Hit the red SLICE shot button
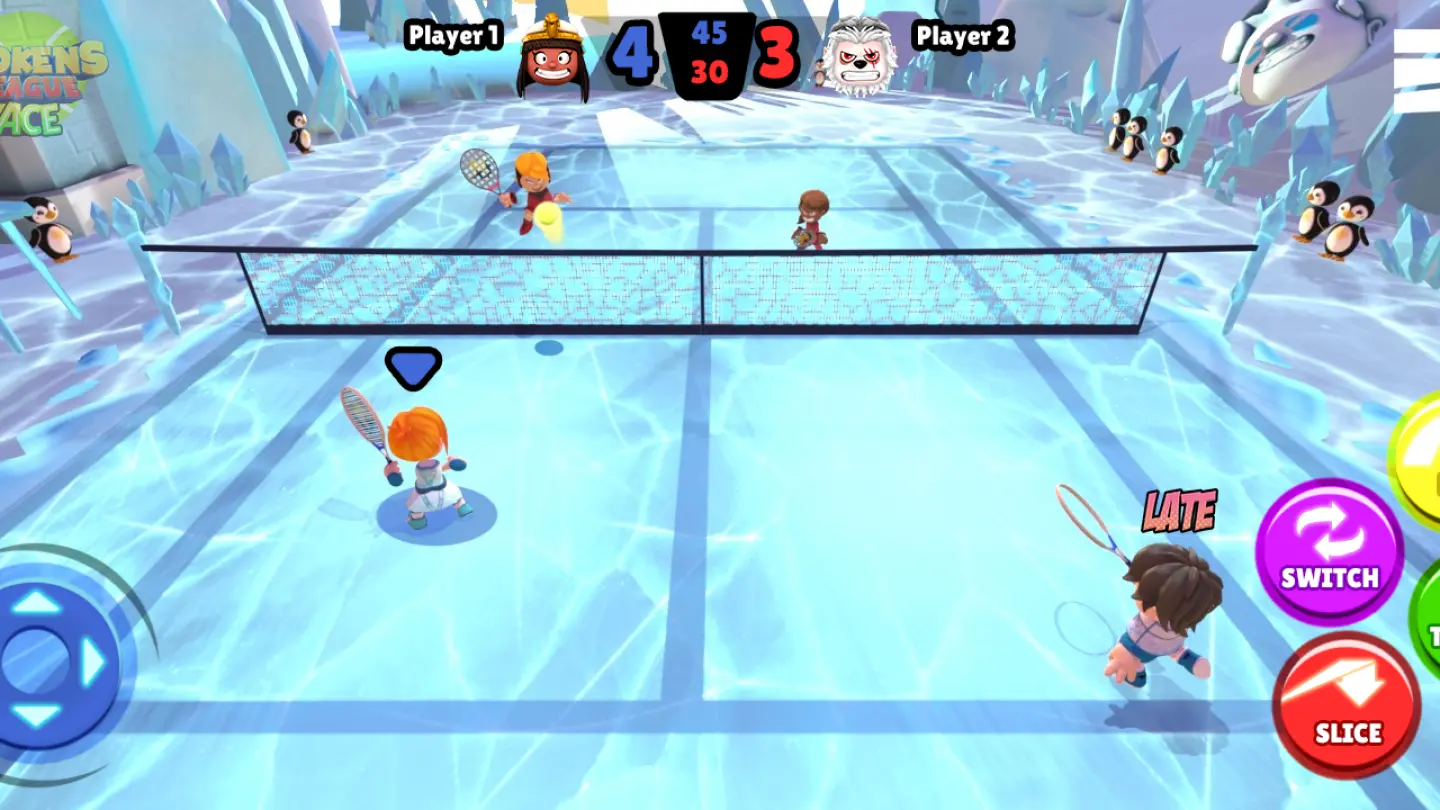 tap(1346, 704)
